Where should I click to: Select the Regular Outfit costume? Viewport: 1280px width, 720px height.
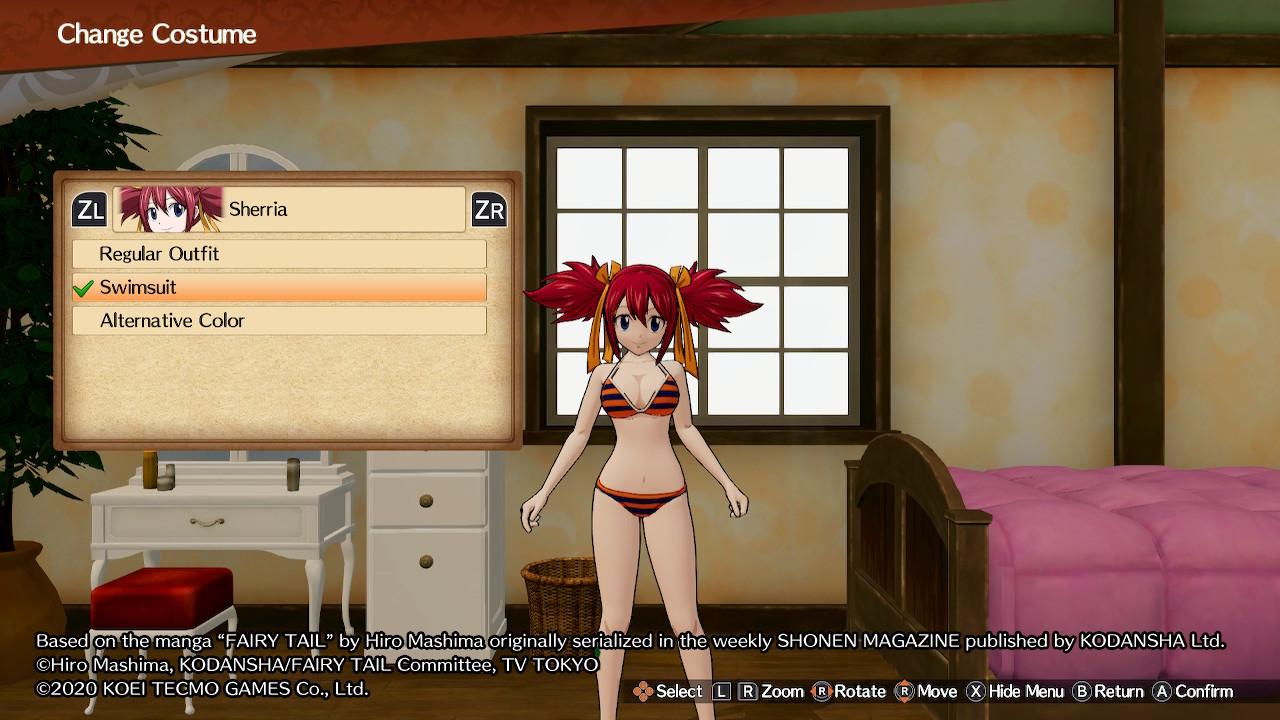click(279, 254)
